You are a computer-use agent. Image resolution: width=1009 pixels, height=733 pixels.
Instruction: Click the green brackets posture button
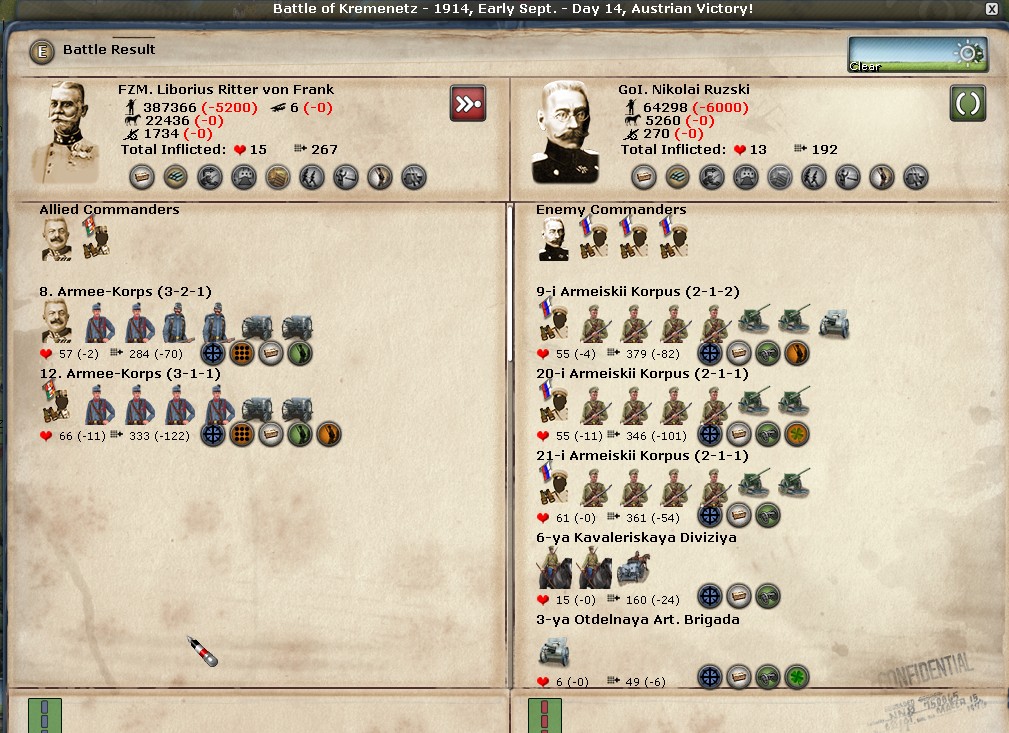click(967, 103)
